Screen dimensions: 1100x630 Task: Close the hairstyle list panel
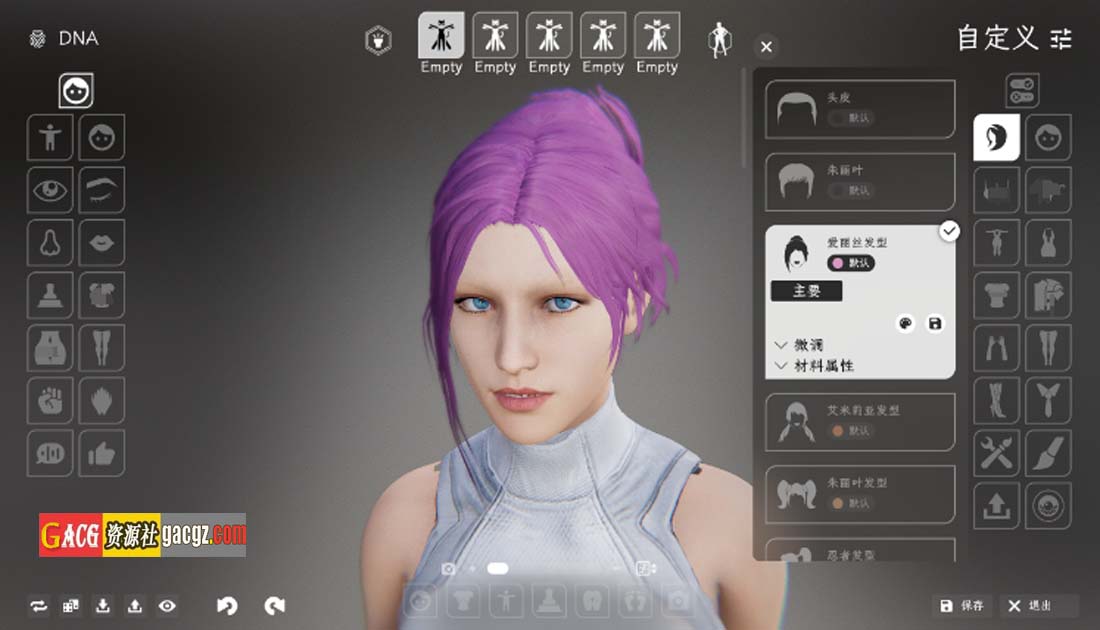click(x=766, y=47)
